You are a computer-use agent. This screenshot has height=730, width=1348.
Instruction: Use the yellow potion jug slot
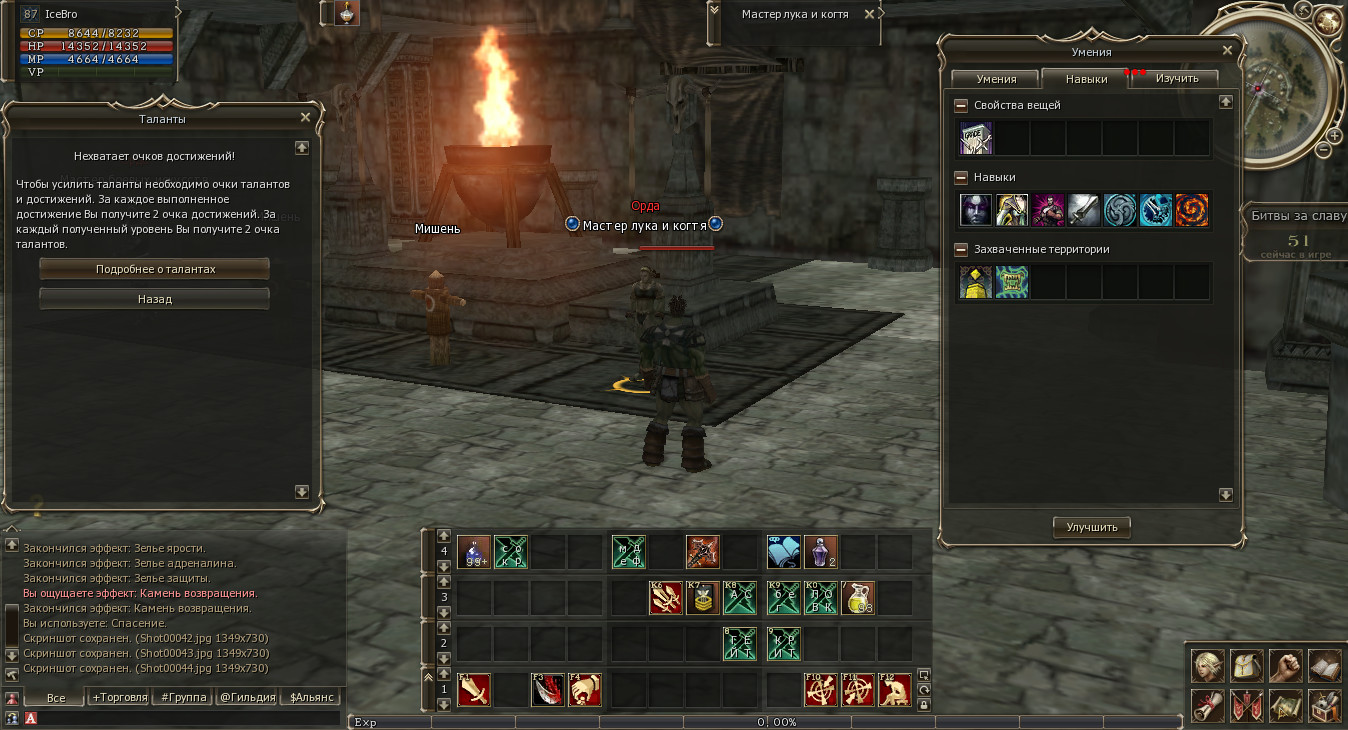[x=857, y=598]
